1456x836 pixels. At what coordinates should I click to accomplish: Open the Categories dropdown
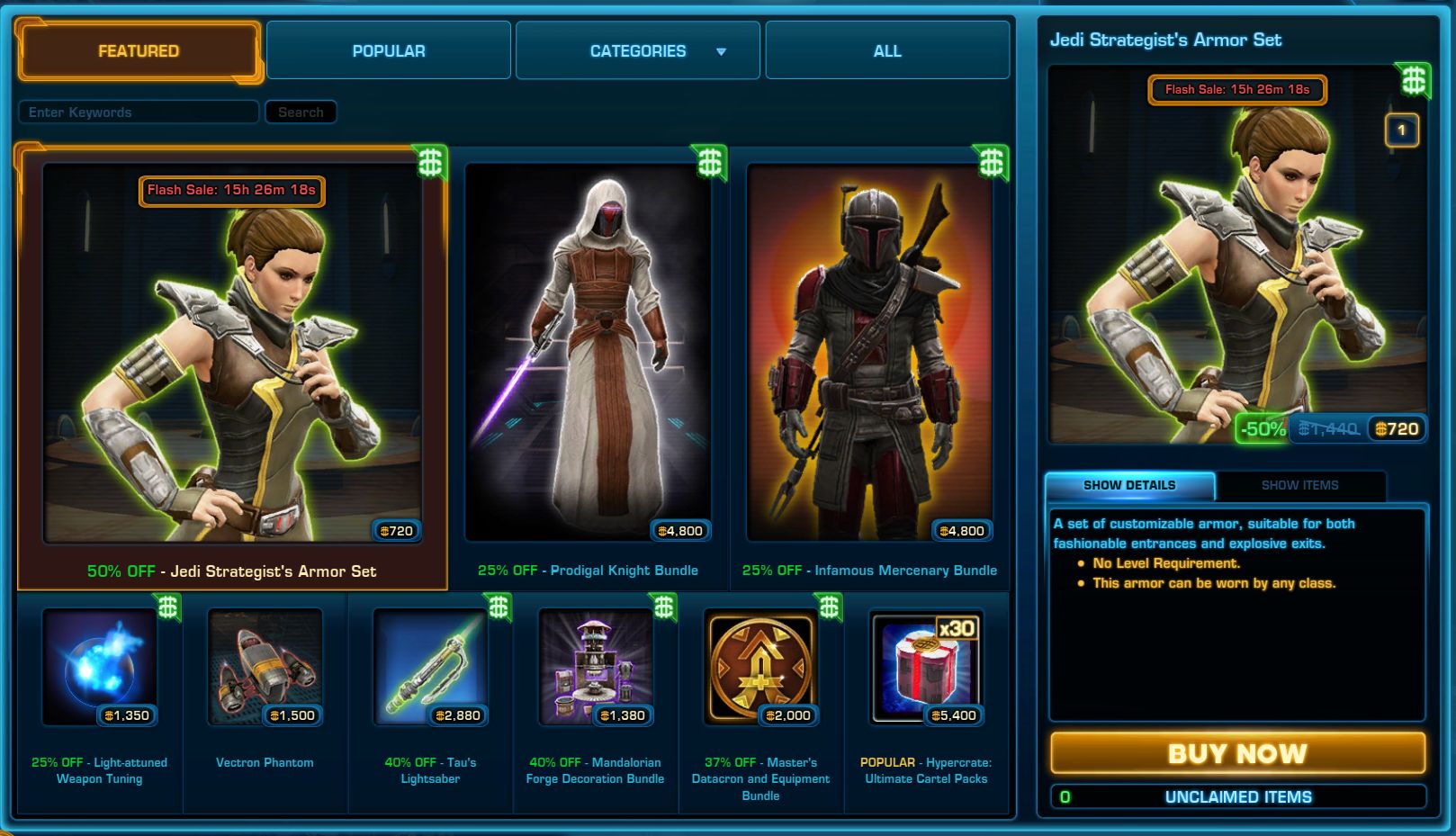[636, 50]
